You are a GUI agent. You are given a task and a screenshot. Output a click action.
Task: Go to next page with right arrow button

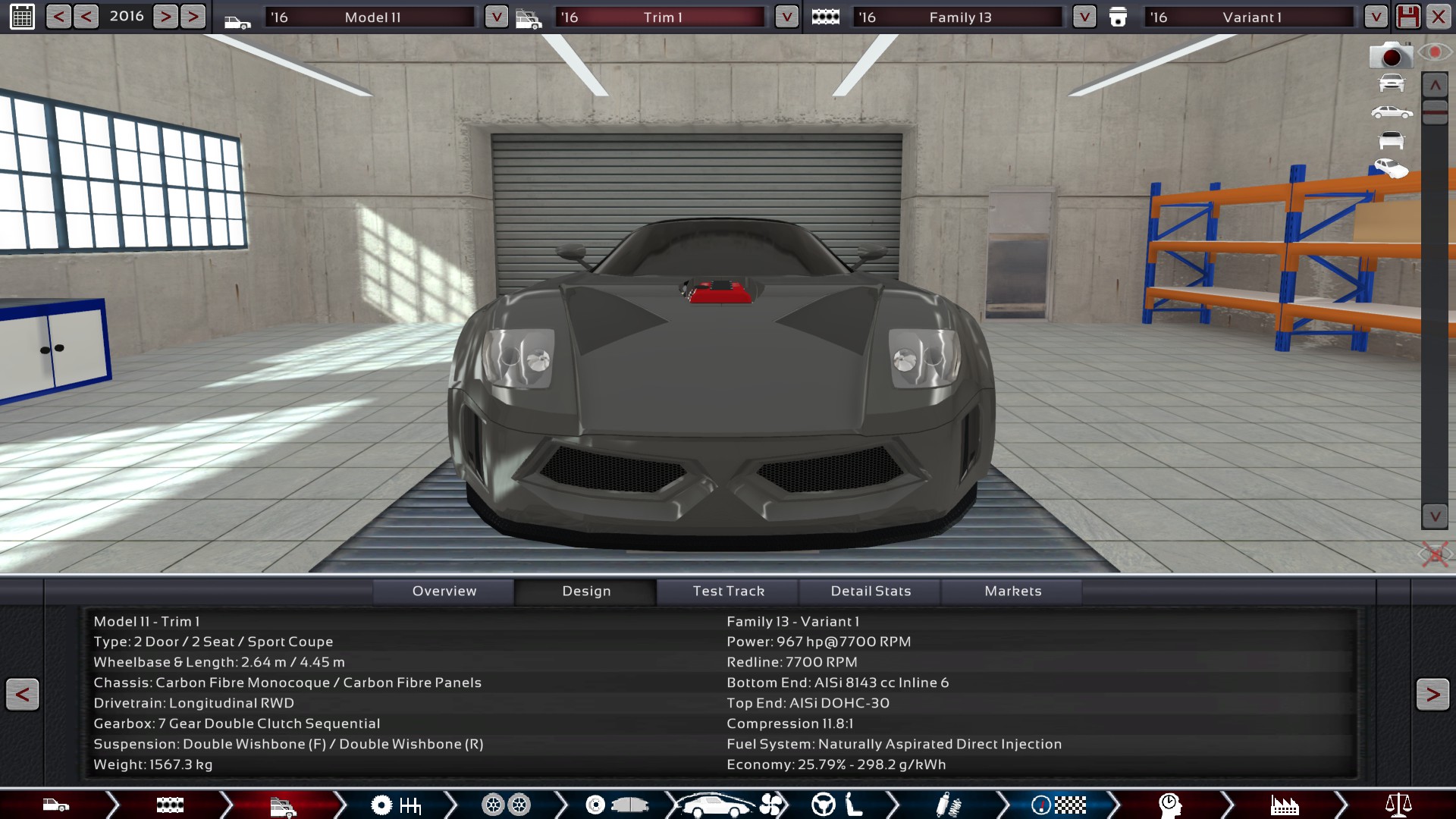pos(1432,695)
